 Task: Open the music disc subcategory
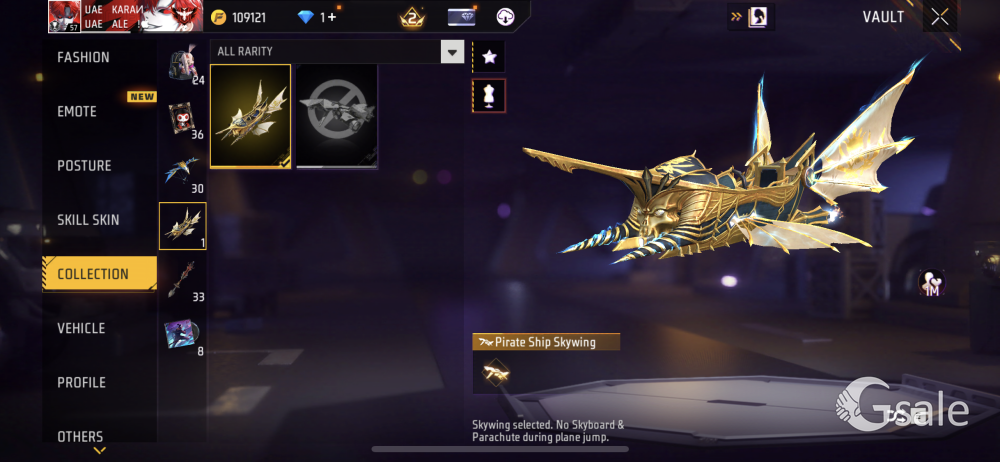[182, 334]
